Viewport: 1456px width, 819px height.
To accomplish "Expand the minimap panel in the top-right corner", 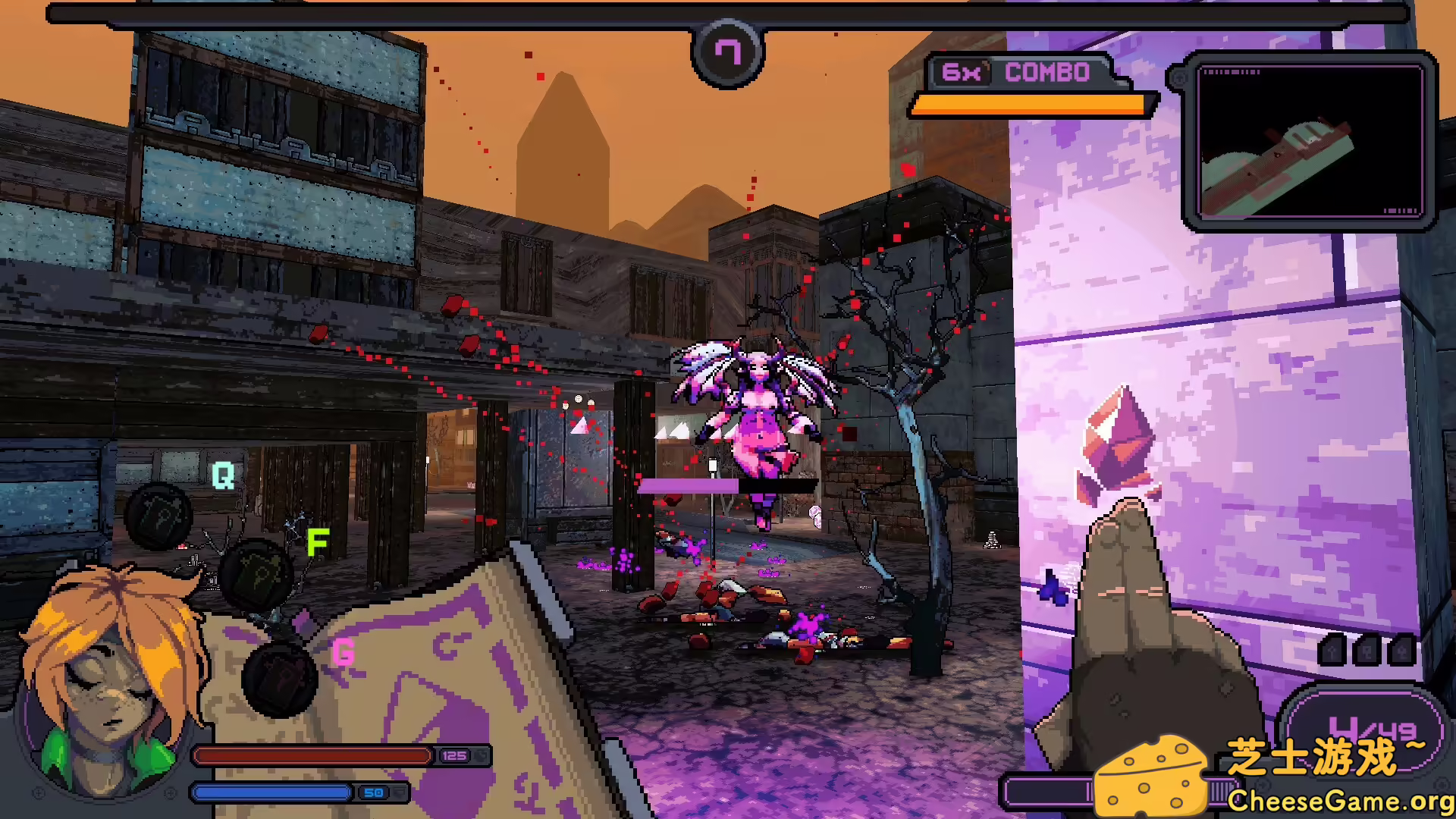I will [x=1312, y=140].
